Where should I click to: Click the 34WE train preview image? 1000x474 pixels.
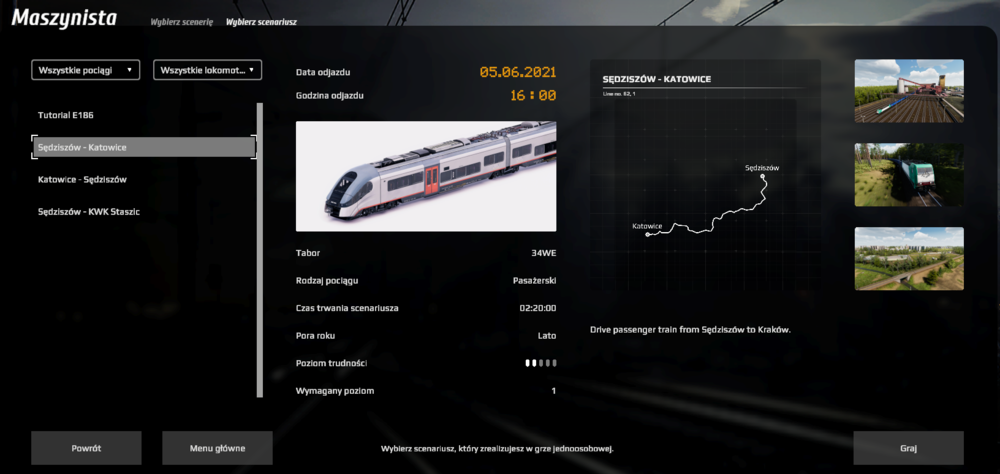tap(426, 176)
